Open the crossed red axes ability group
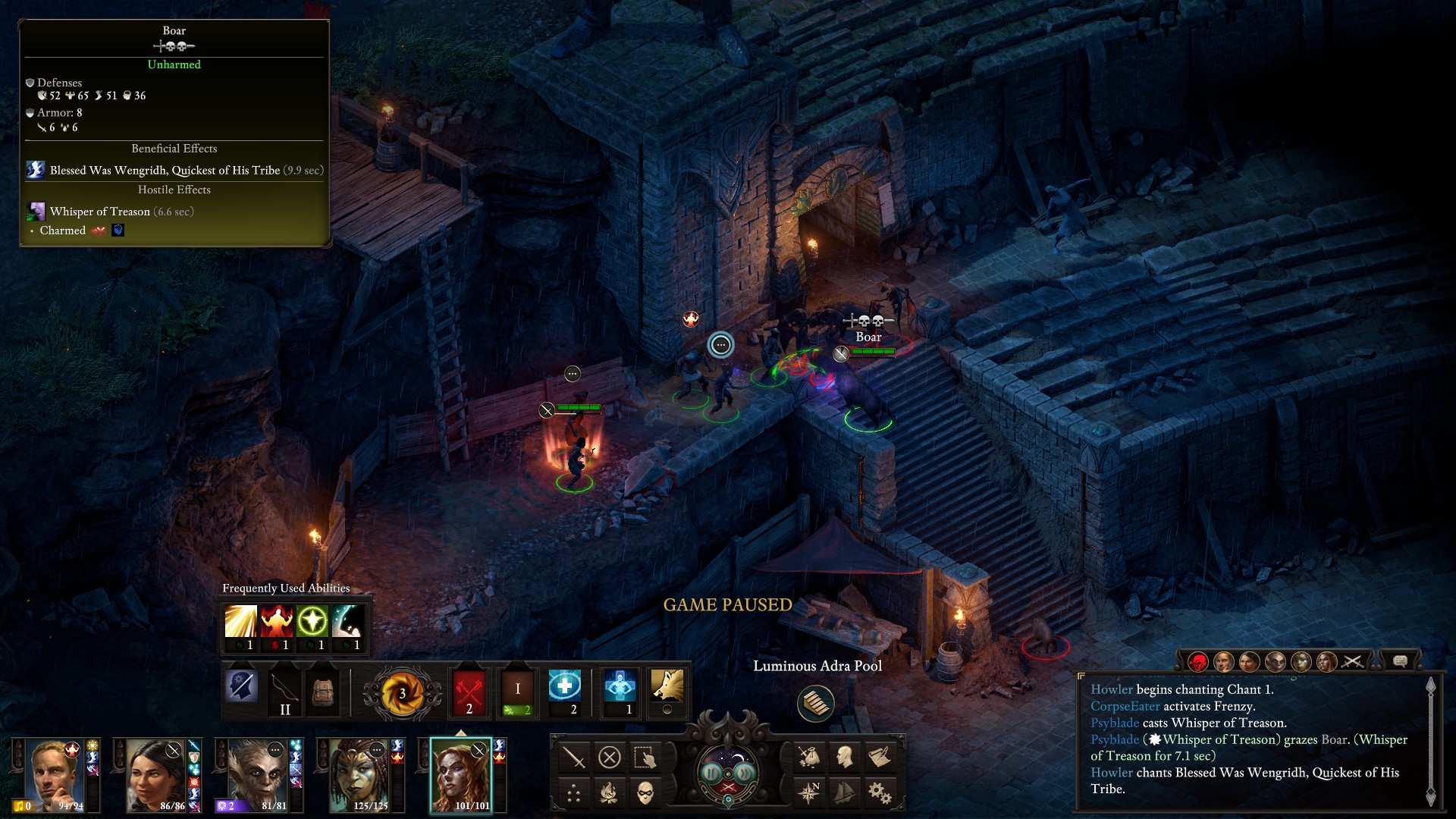The width and height of the screenshot is (1456, 819). [469, 691]
